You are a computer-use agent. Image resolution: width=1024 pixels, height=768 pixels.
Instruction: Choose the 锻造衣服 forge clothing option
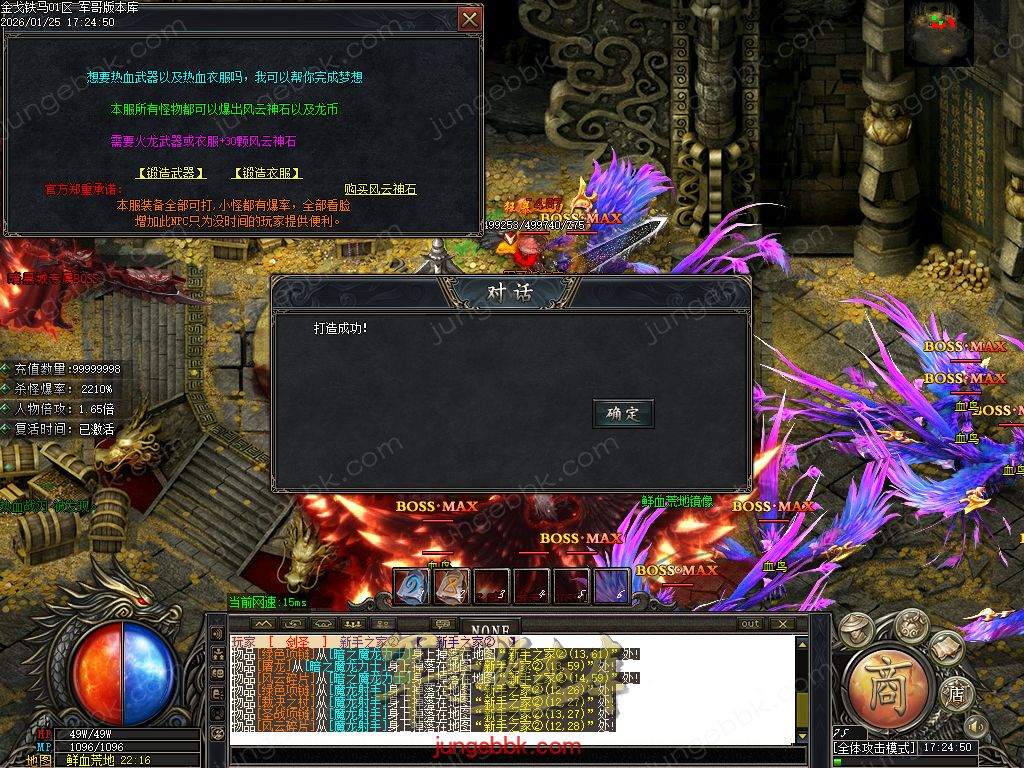(267, 173)
